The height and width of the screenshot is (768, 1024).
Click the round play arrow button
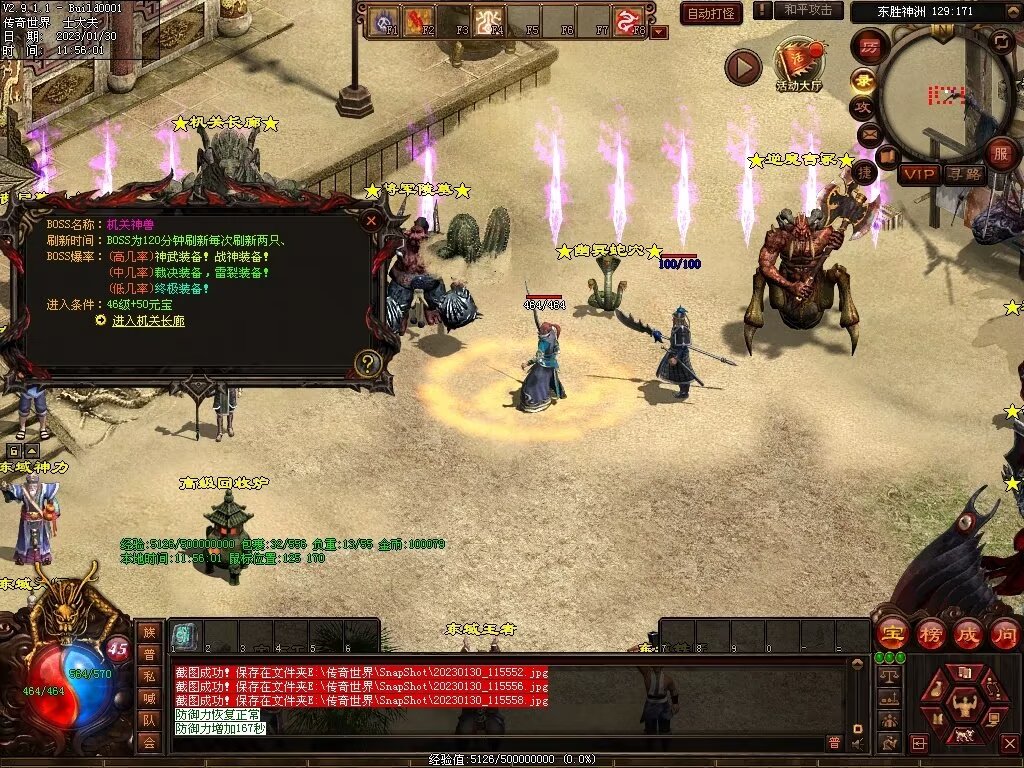point(743,67)
